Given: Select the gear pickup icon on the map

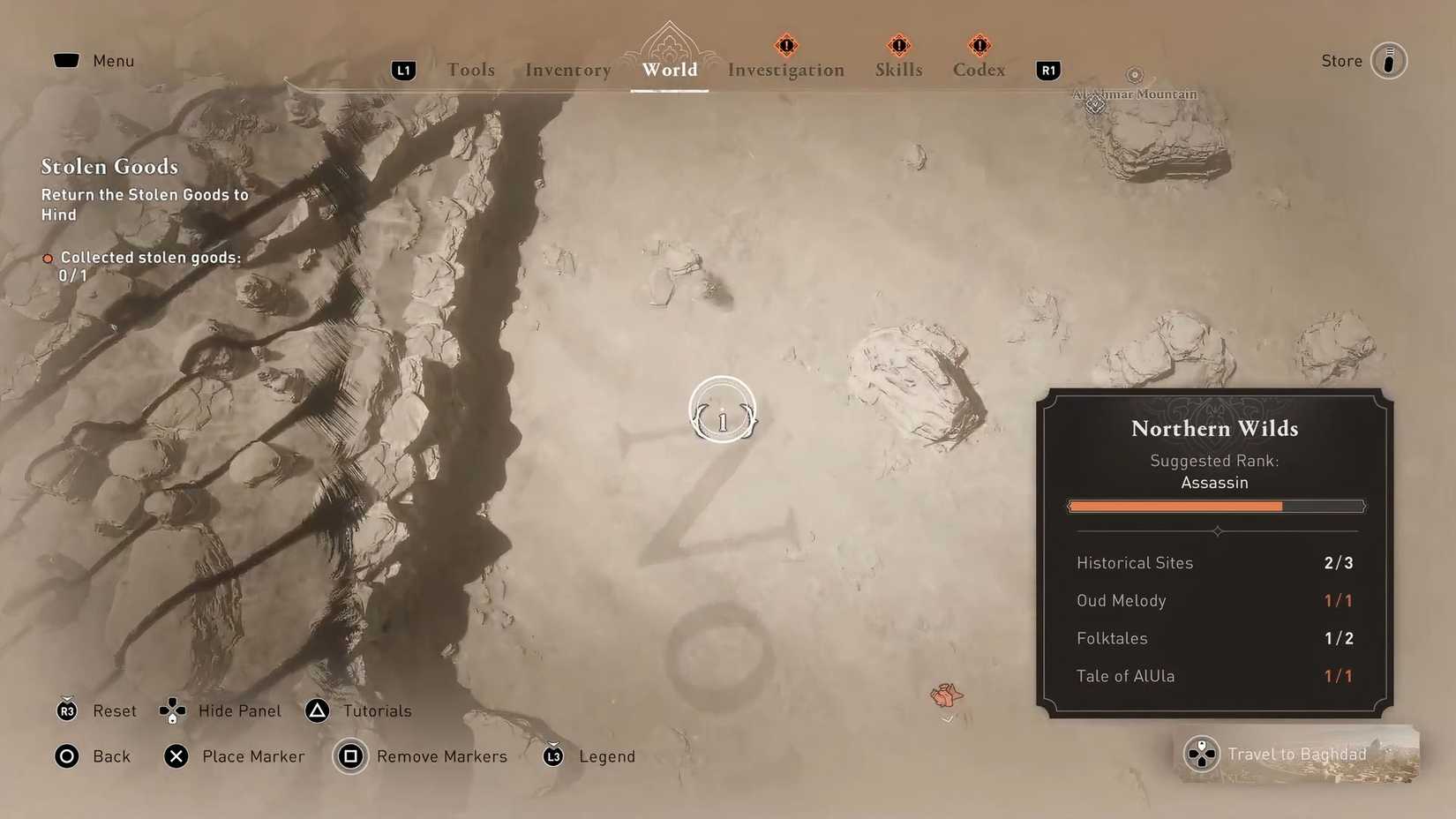Looking at the screenshot, I should point(947,696).
